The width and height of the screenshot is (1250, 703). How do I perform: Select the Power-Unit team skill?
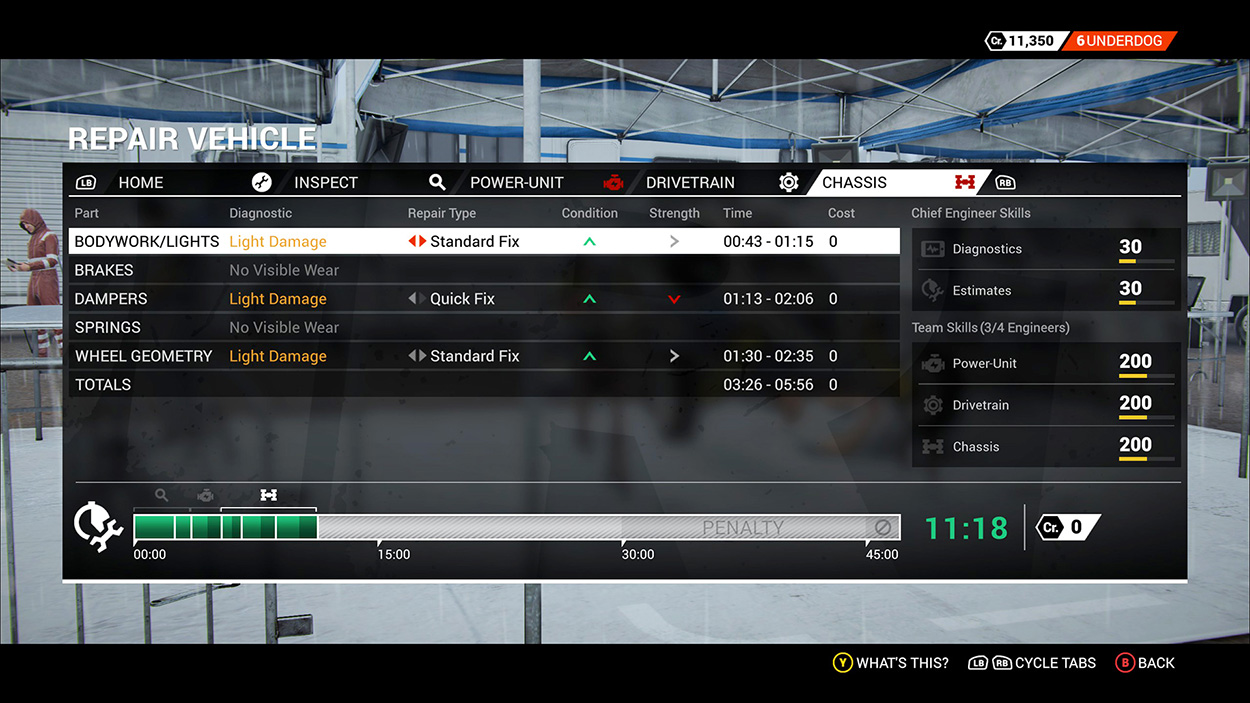pyautogui.click(x=1046, y=364)
